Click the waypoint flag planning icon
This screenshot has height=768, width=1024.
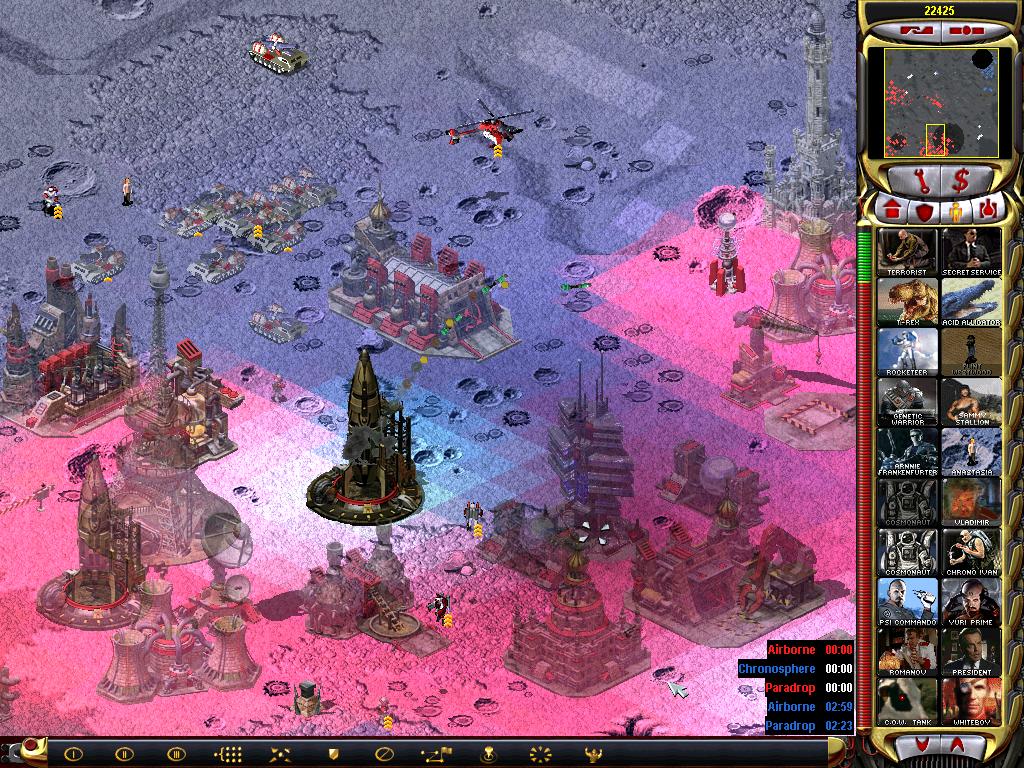[x=435, y=754]
